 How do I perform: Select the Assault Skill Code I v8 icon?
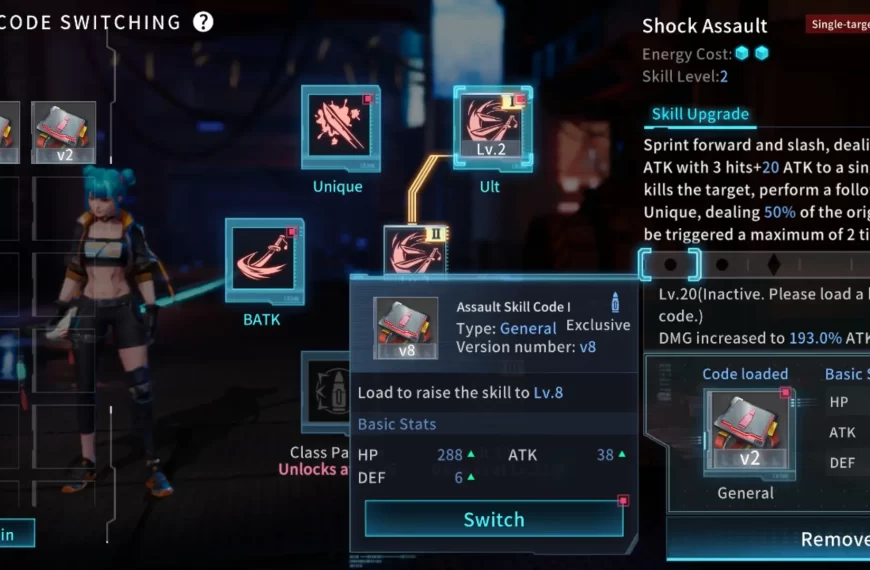[405, 328]
